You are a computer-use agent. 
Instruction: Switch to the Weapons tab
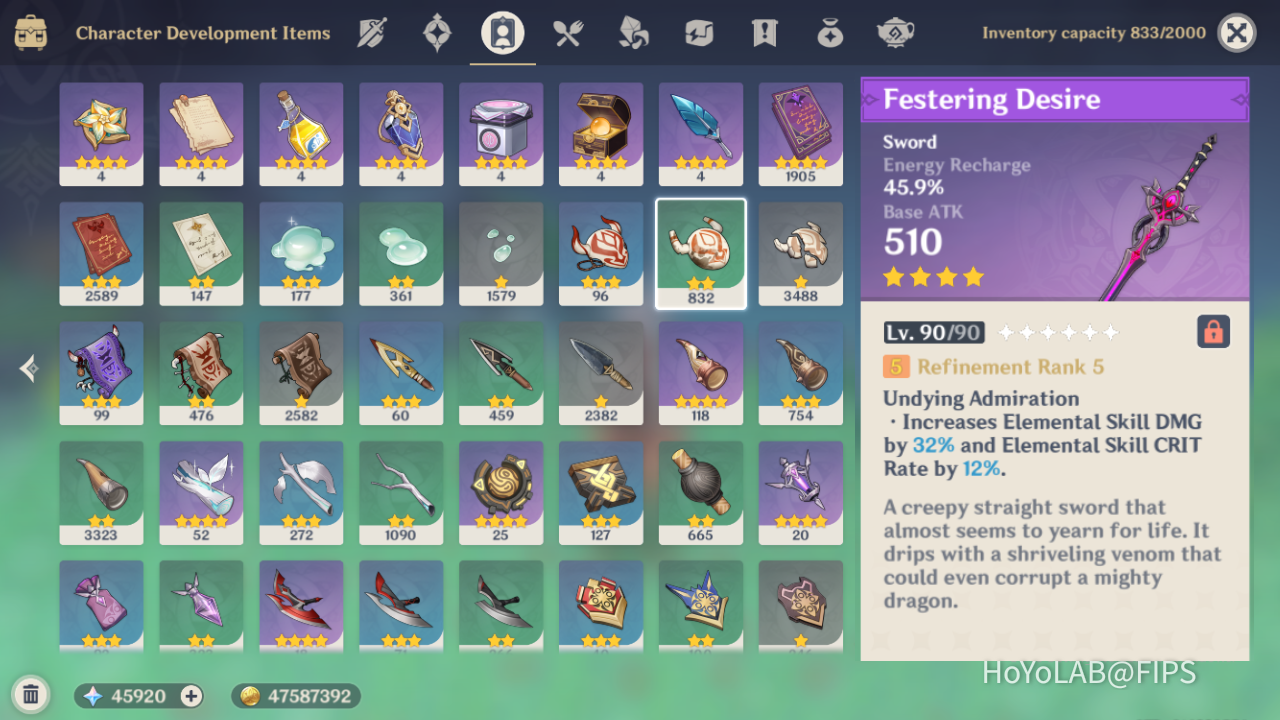[371, 32]
